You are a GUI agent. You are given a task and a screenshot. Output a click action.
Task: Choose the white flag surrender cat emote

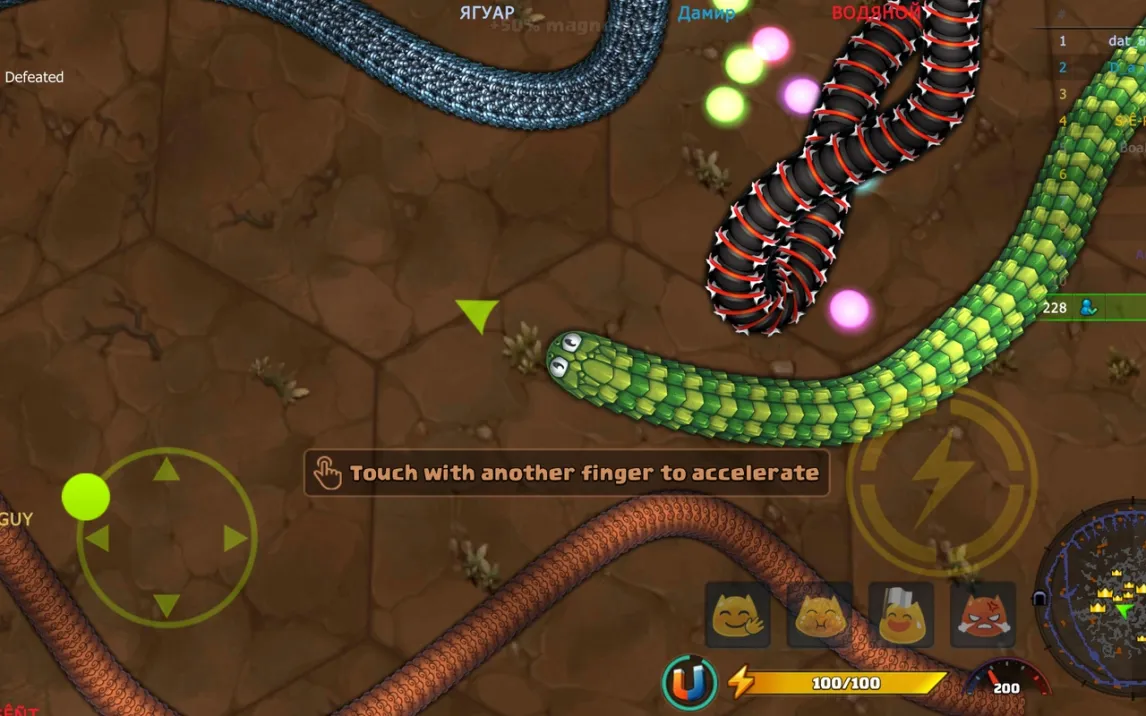(900, 615)
